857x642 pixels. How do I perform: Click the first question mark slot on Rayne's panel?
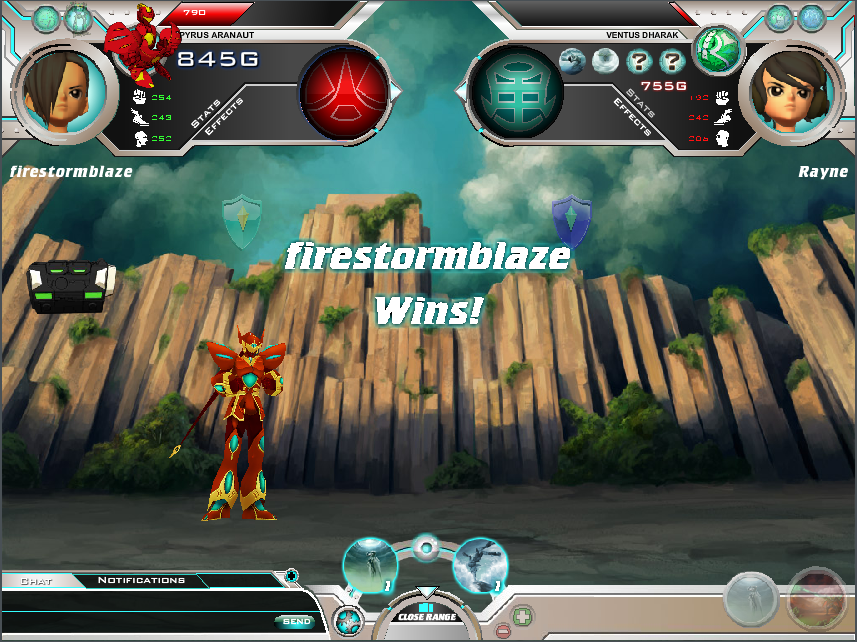point(638,62)
